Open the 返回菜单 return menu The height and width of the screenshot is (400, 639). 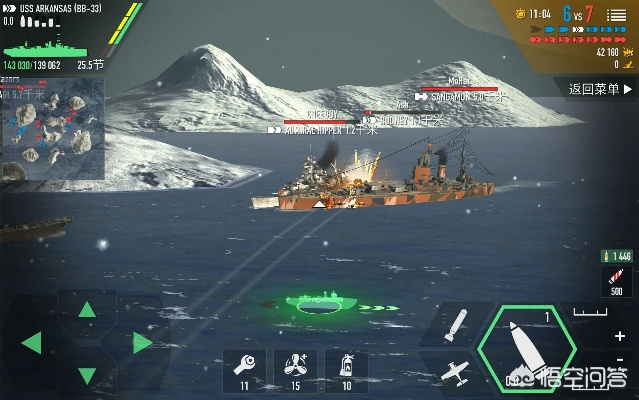pos(594,89)
